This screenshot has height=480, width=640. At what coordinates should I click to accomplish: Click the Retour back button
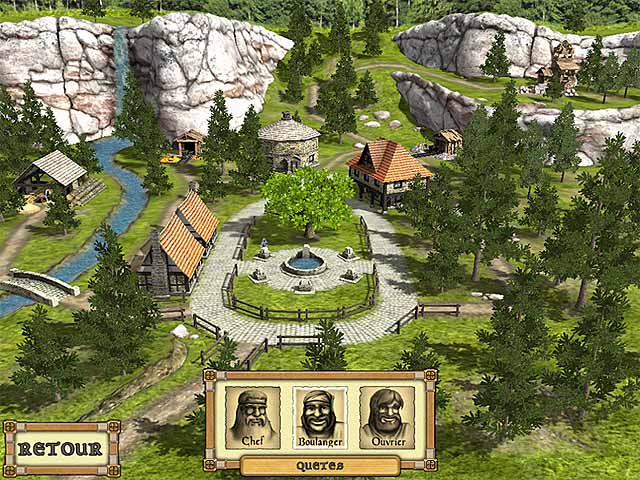pyautogui.click(x=61, y=449)
